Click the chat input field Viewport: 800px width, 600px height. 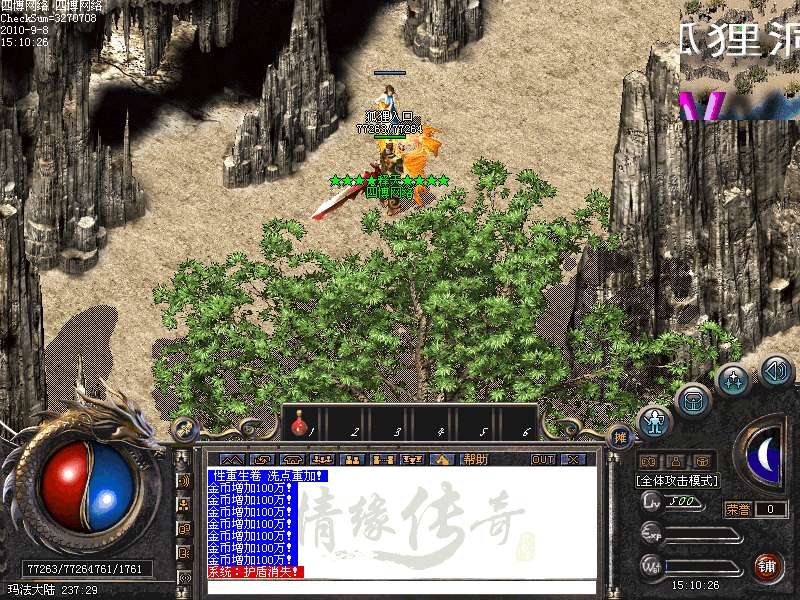400,587
